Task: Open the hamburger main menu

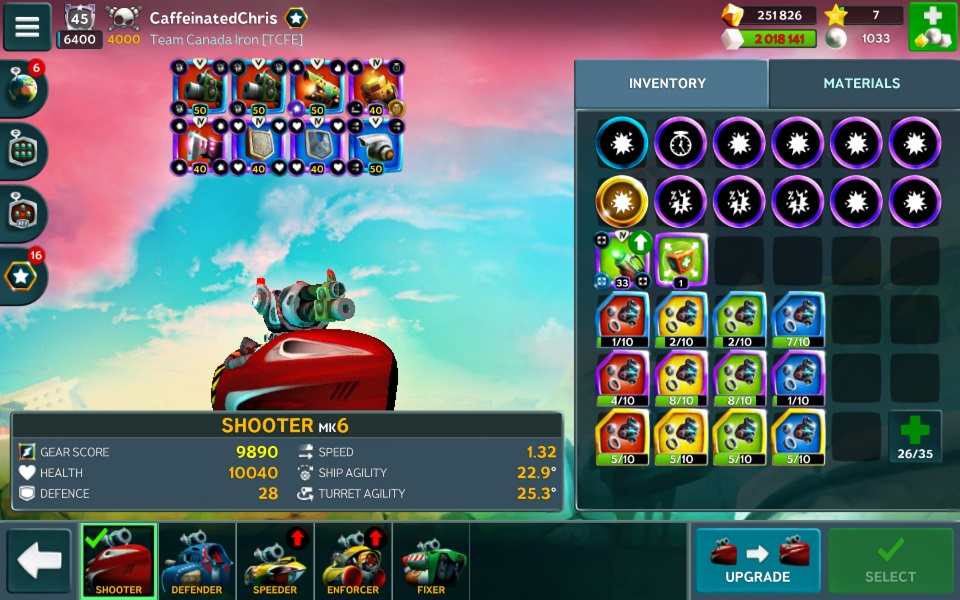Action: coord(27,27)
